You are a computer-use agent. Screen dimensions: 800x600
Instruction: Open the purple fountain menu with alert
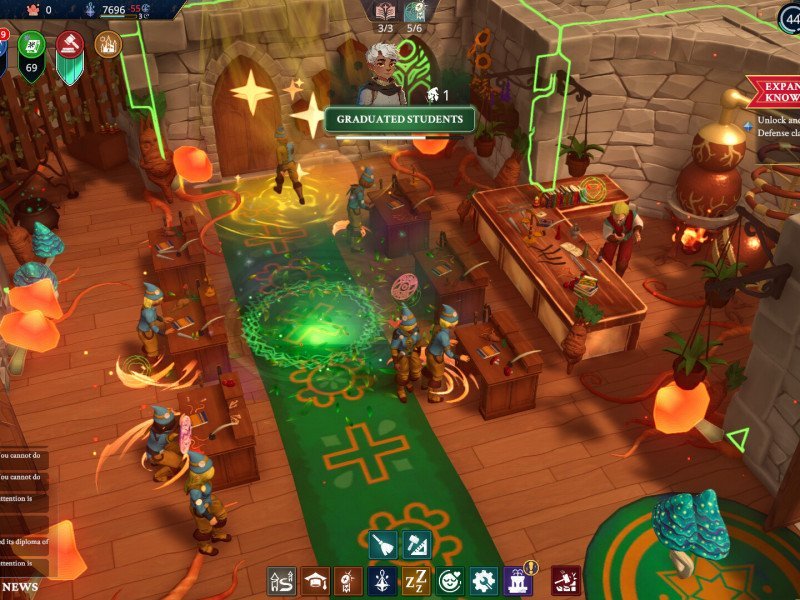pyautogui.click(x=518, y=581)
